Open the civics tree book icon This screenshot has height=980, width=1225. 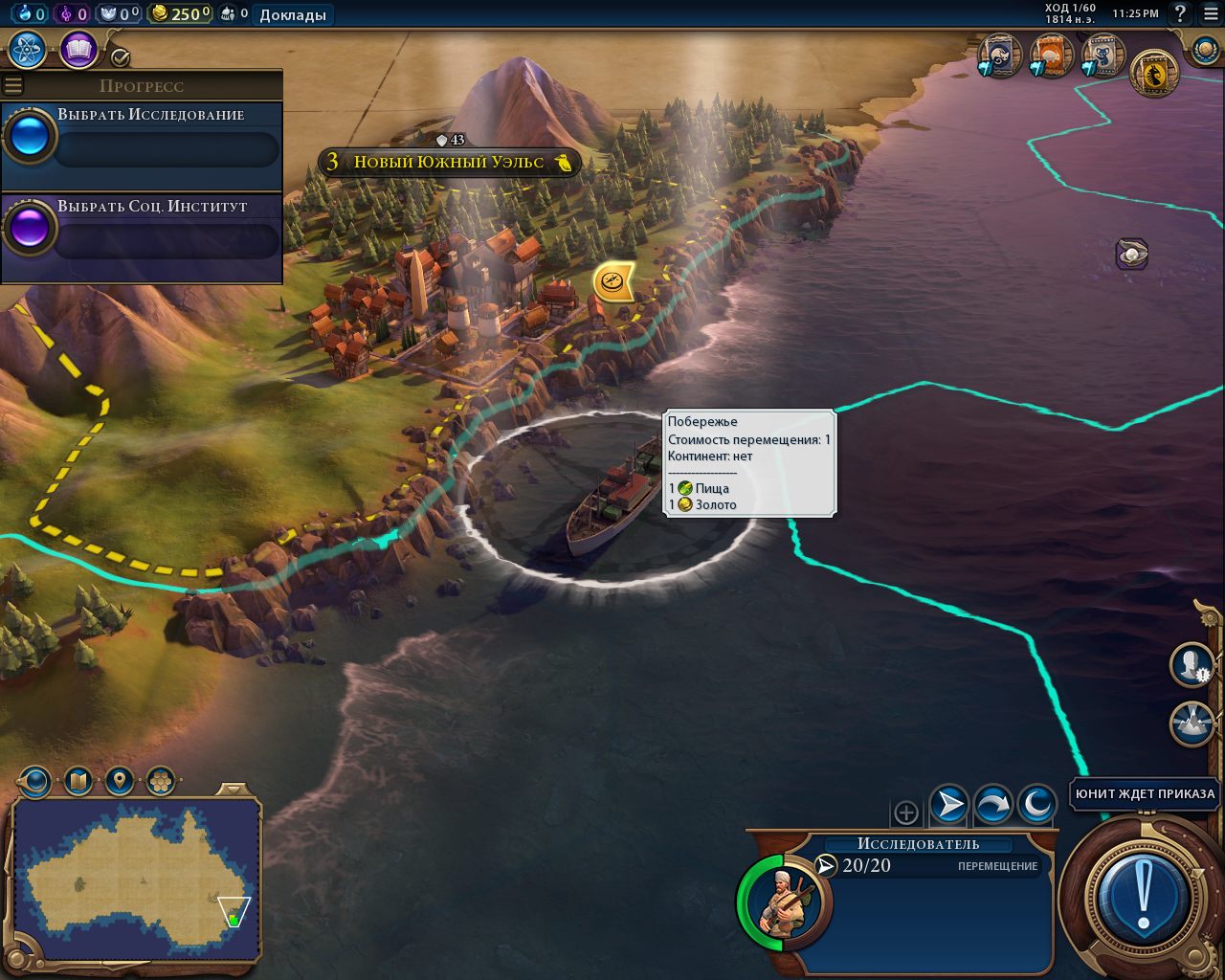[78, 50]
